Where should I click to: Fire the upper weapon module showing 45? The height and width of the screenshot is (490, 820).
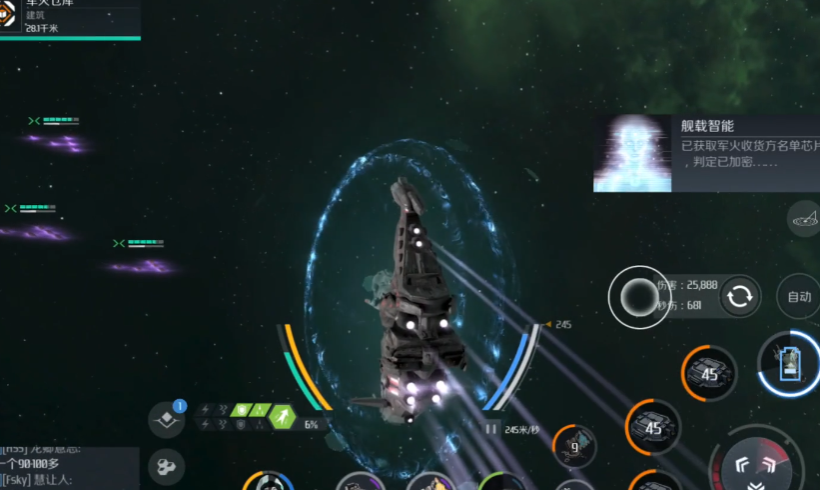point(710,373)
